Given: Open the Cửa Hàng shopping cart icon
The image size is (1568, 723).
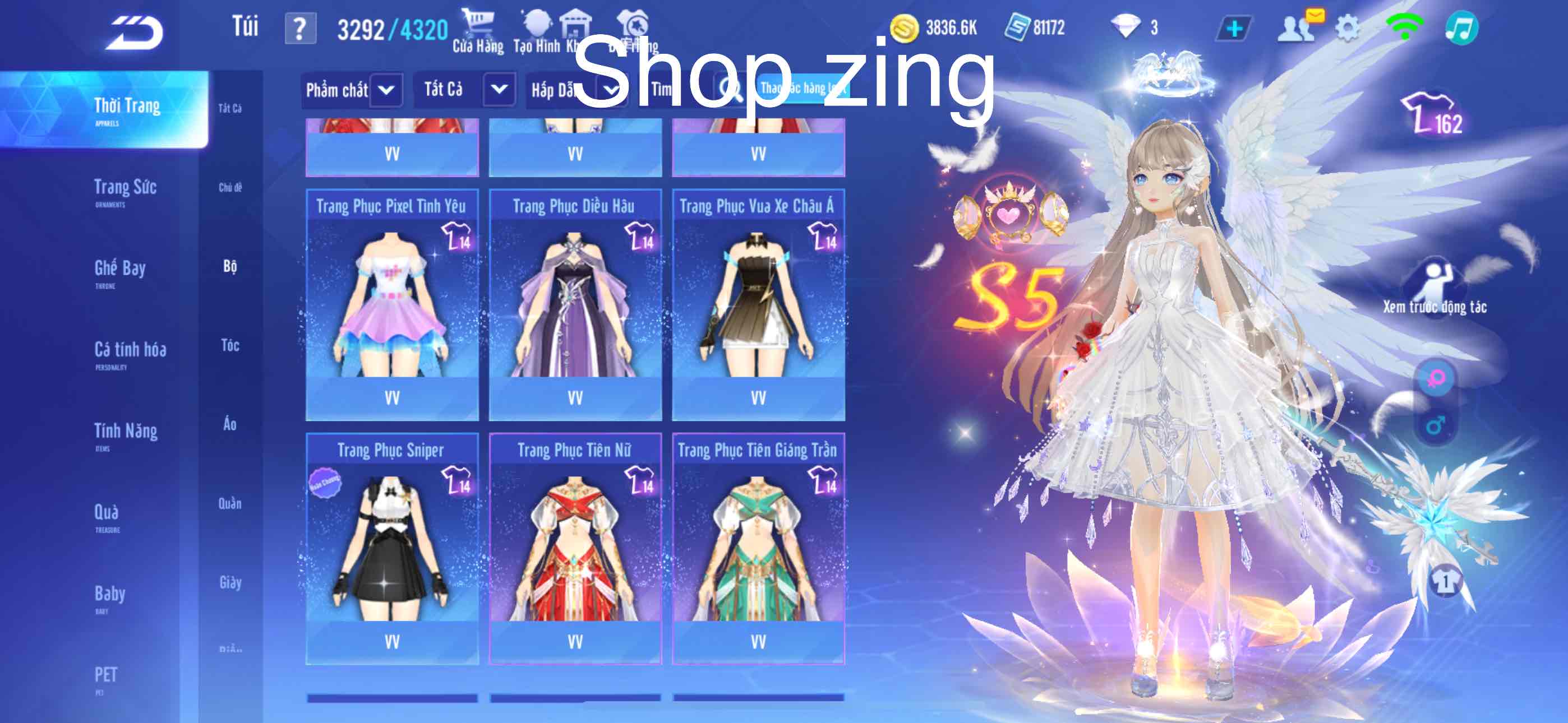Looking at the screenshot, I should pyautogui.click(x=480, y=23).
